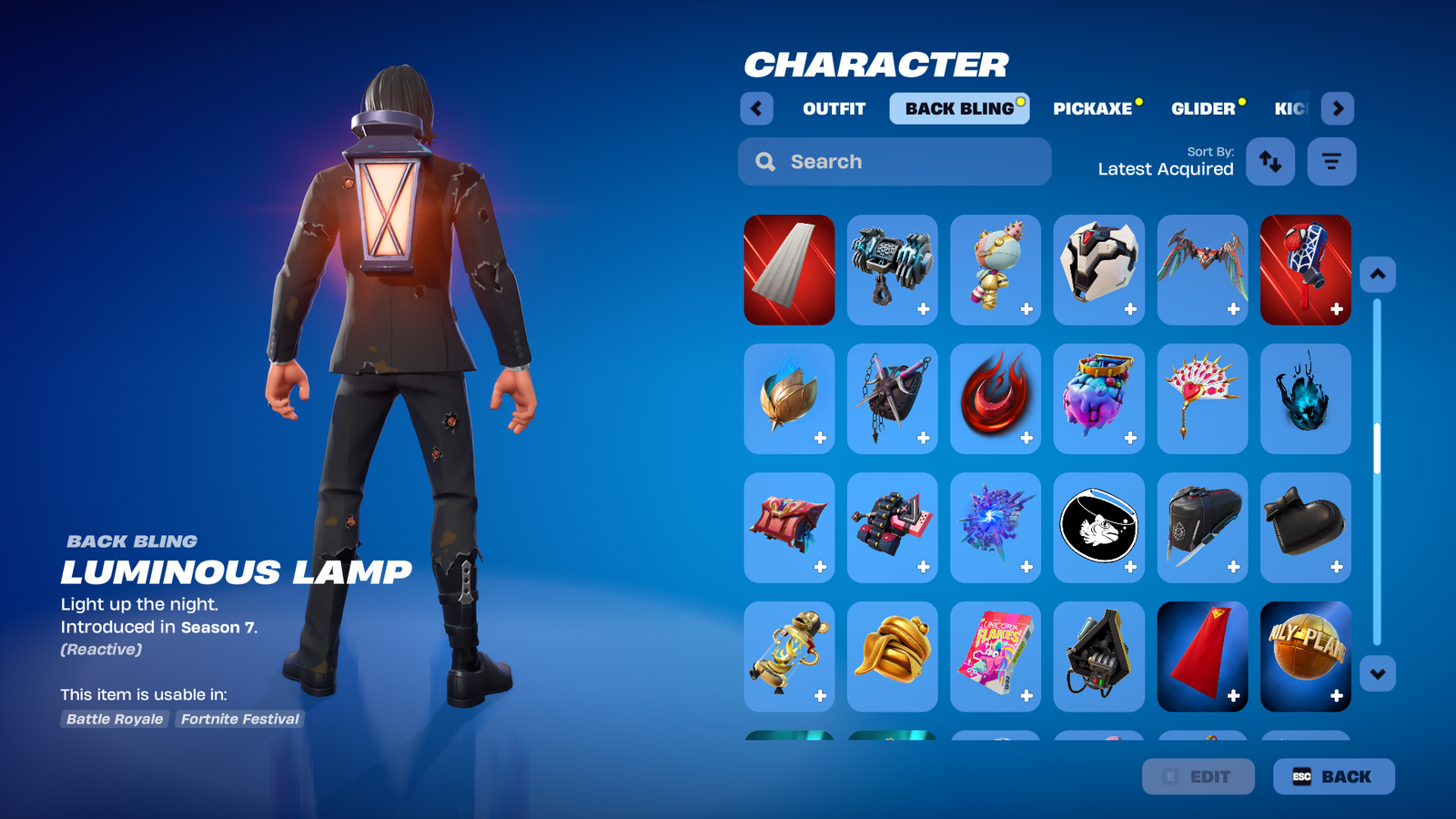This screenshot has width=1456, height=819.
Task: Click the scroll down arrow on the item list
Action: (1378, 674)
